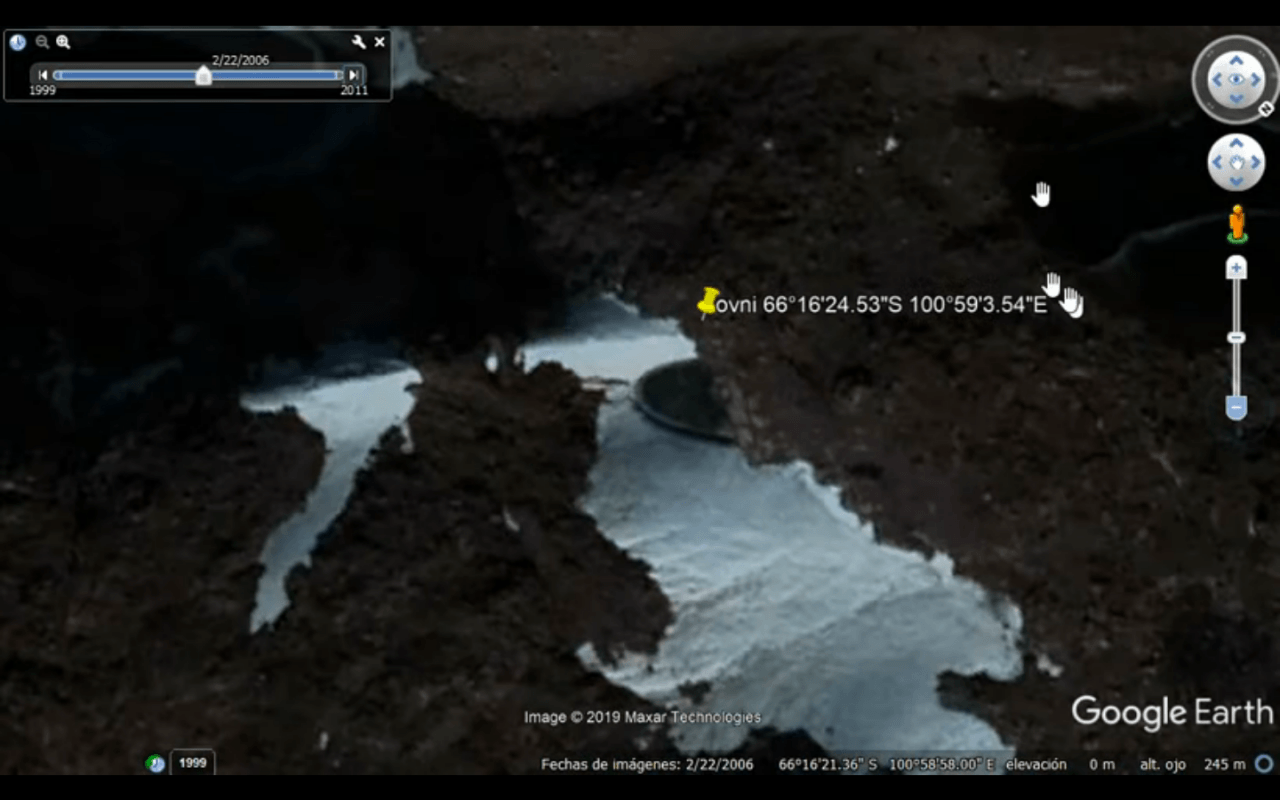Click the up arrow on the look control
1280x800 pixels.
[1236, 59]
